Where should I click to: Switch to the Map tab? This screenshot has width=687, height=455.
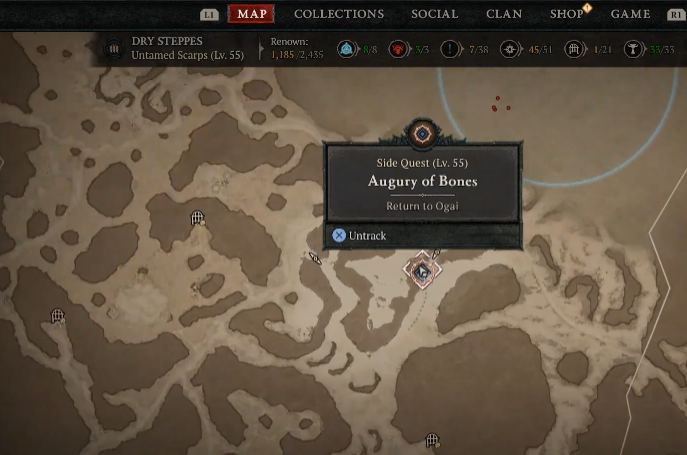(252, 14)
